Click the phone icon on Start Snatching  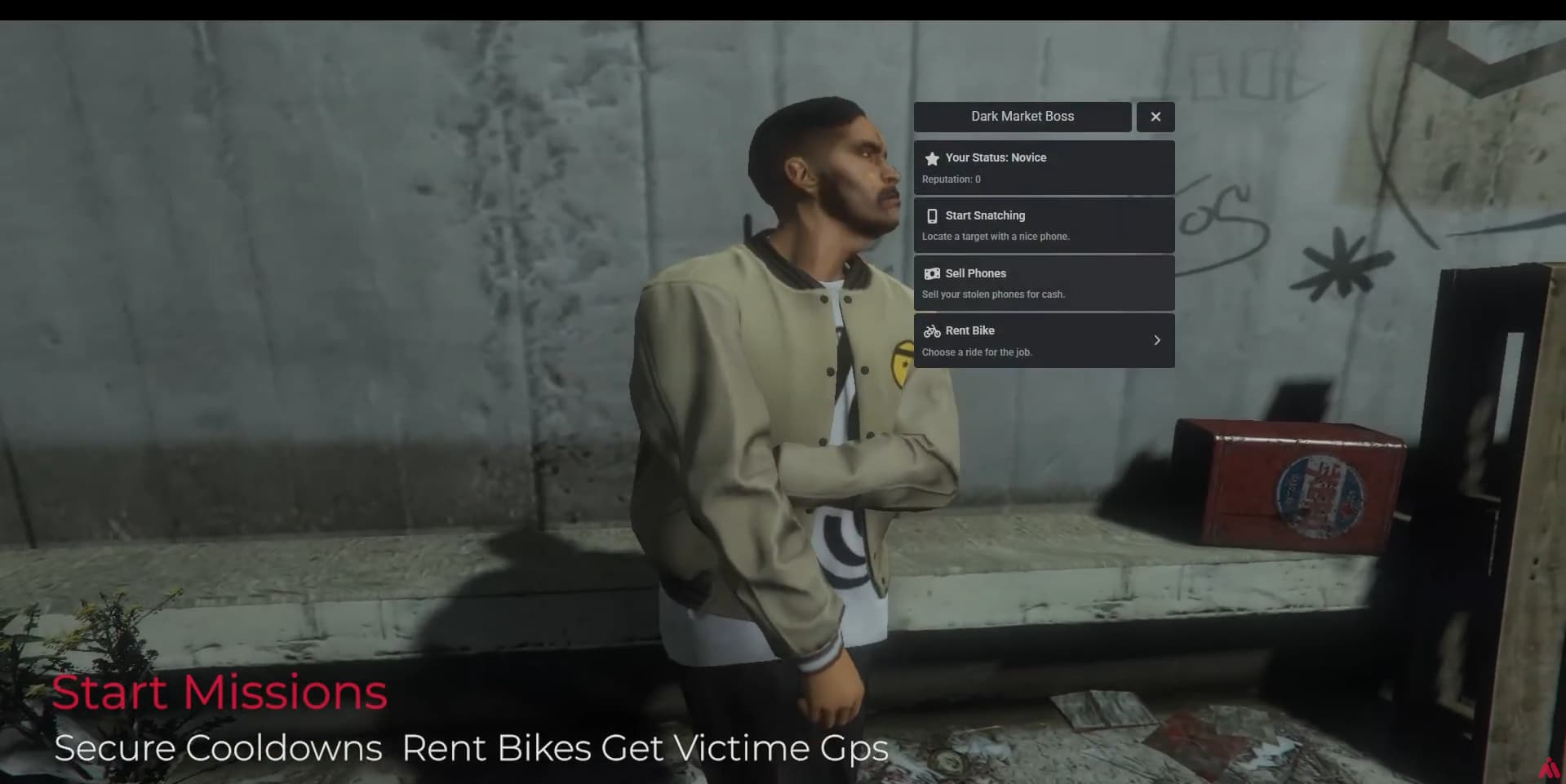pos(931,215)
